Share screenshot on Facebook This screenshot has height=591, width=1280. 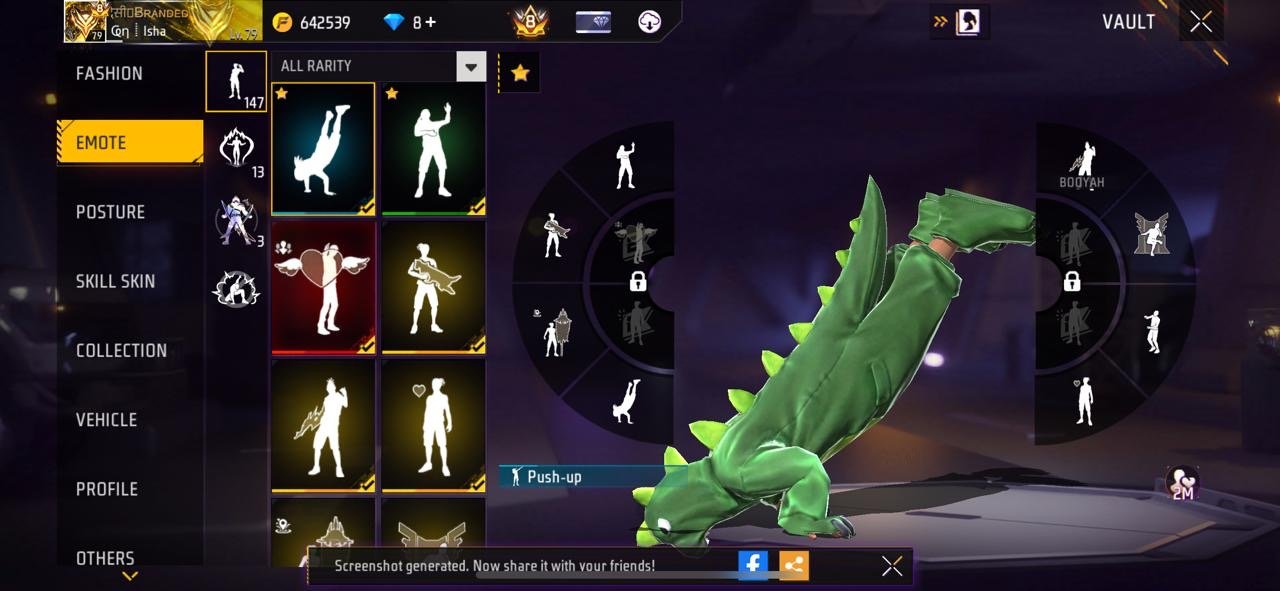[x=753, y=565]
